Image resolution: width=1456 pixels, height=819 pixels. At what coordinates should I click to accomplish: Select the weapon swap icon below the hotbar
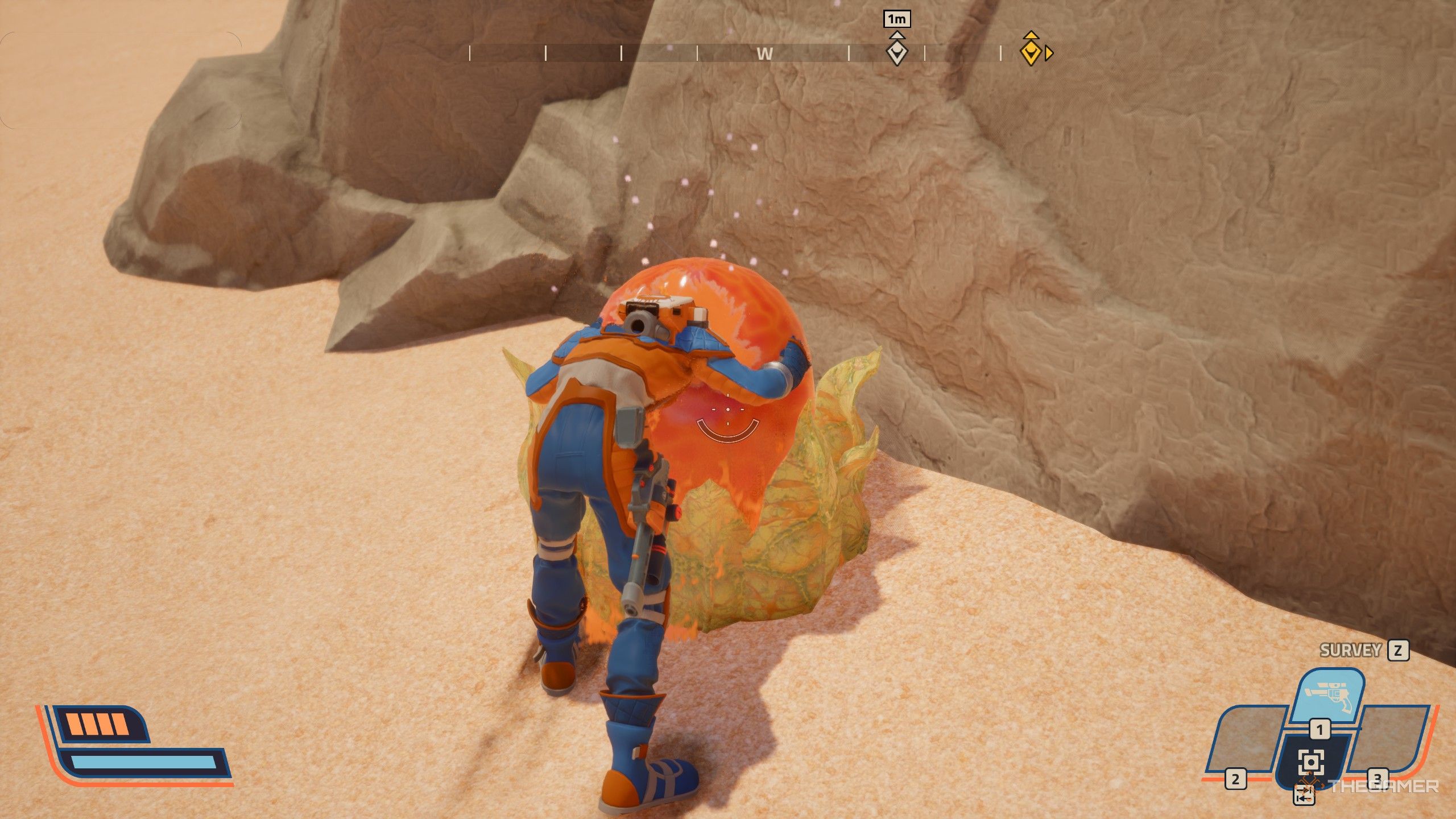(1304, 794)
